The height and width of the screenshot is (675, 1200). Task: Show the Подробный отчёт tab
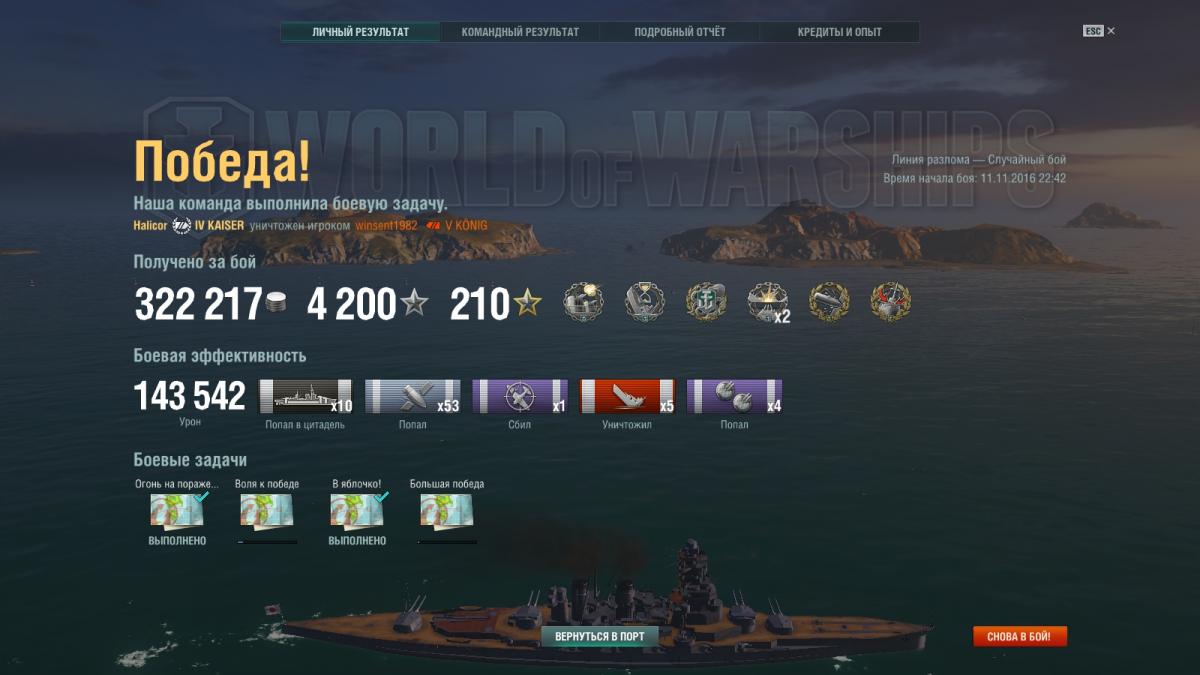pyautogui.click(x=680, y=32)
